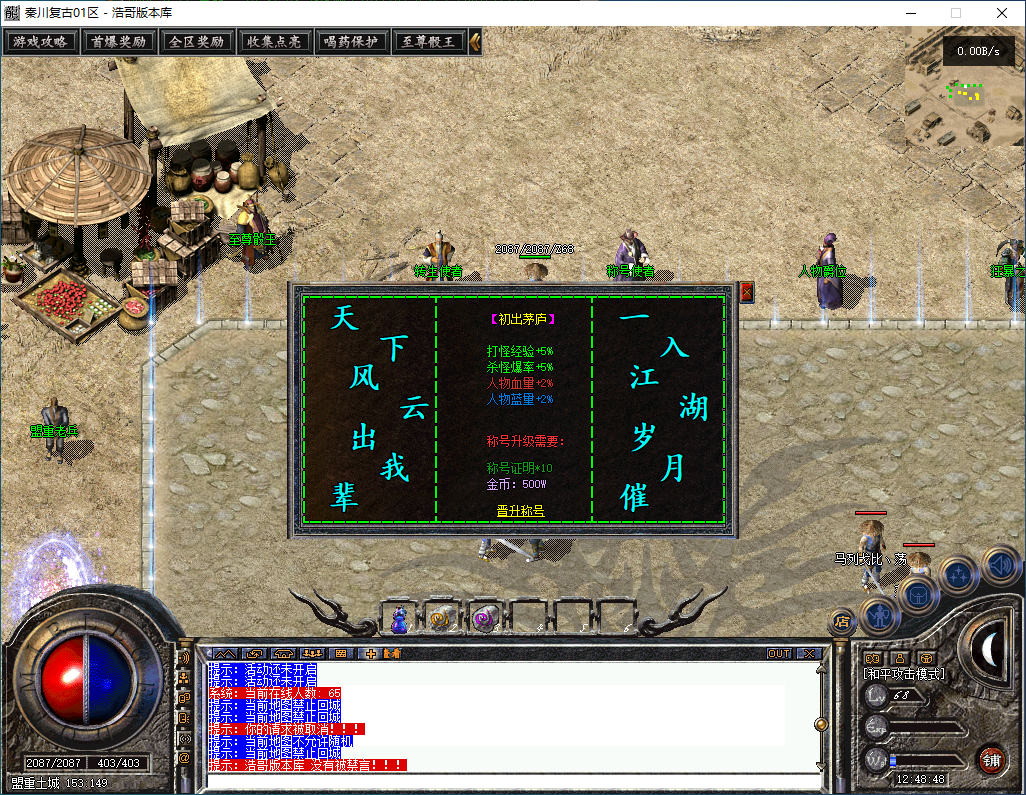Viewport: 1026px width, 795px height.
Task: Click the chat input line
Action: point(500,781)
